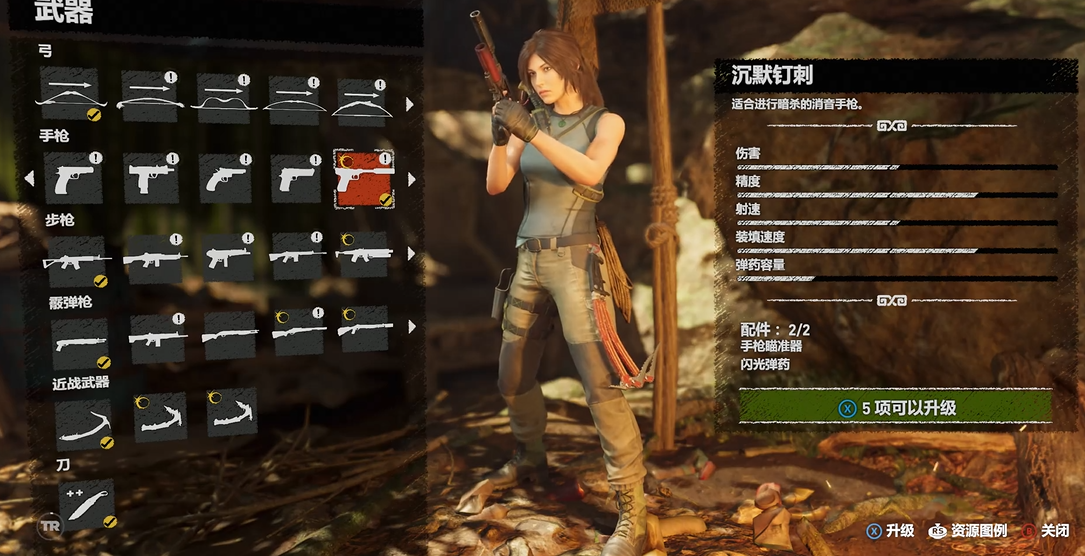Show previous pistols with the left arrow

coord(29,179)
